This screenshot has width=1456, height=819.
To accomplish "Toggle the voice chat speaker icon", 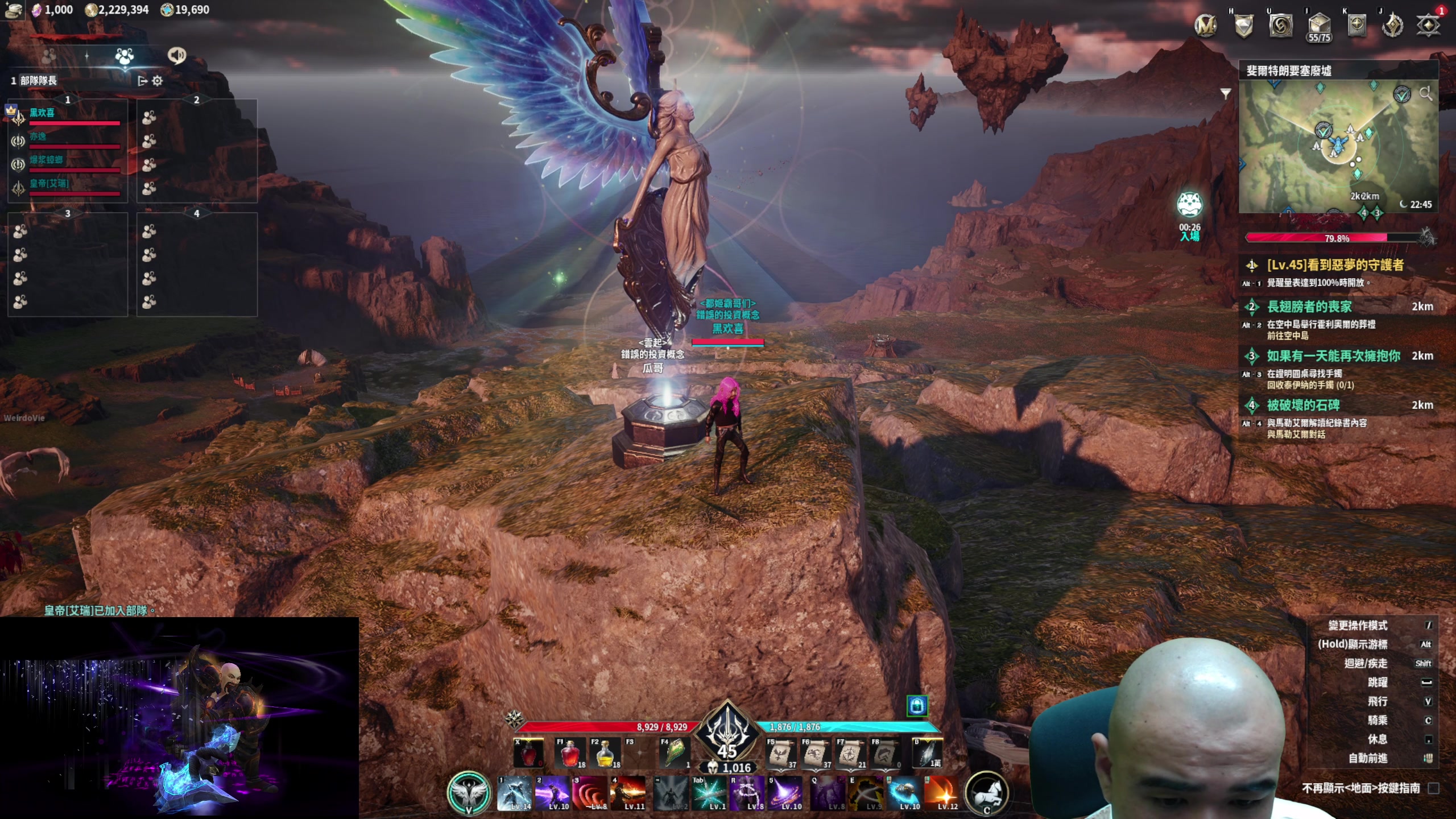I will (x=177, y=55).
